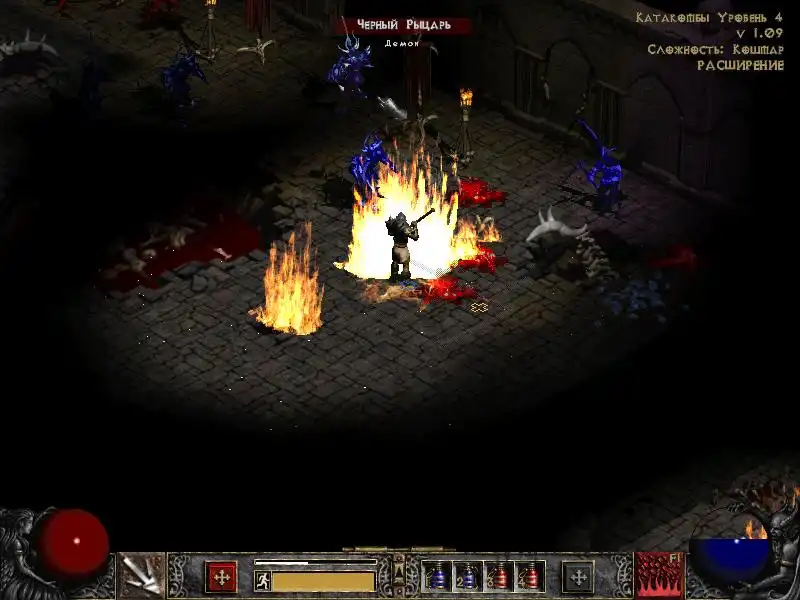
Task: Open the right-hand fire skill selector
Action: [658, 575]
